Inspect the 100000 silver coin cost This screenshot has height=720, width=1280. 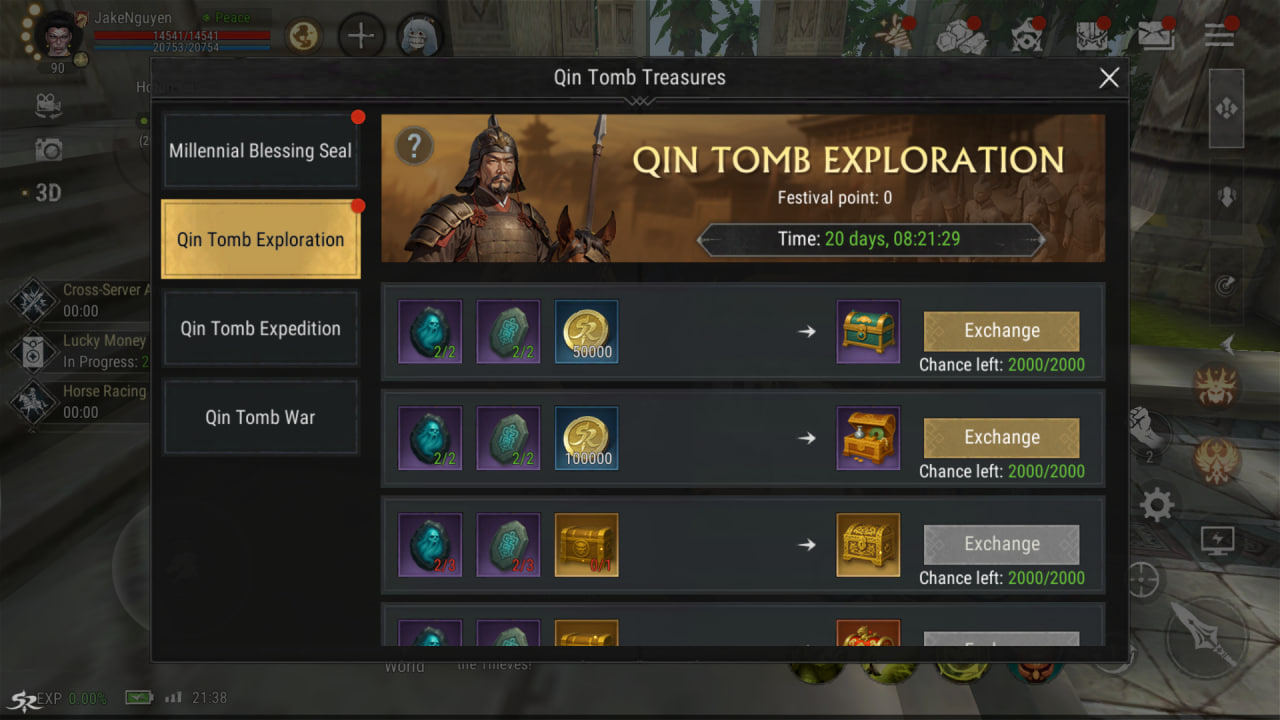586,438
